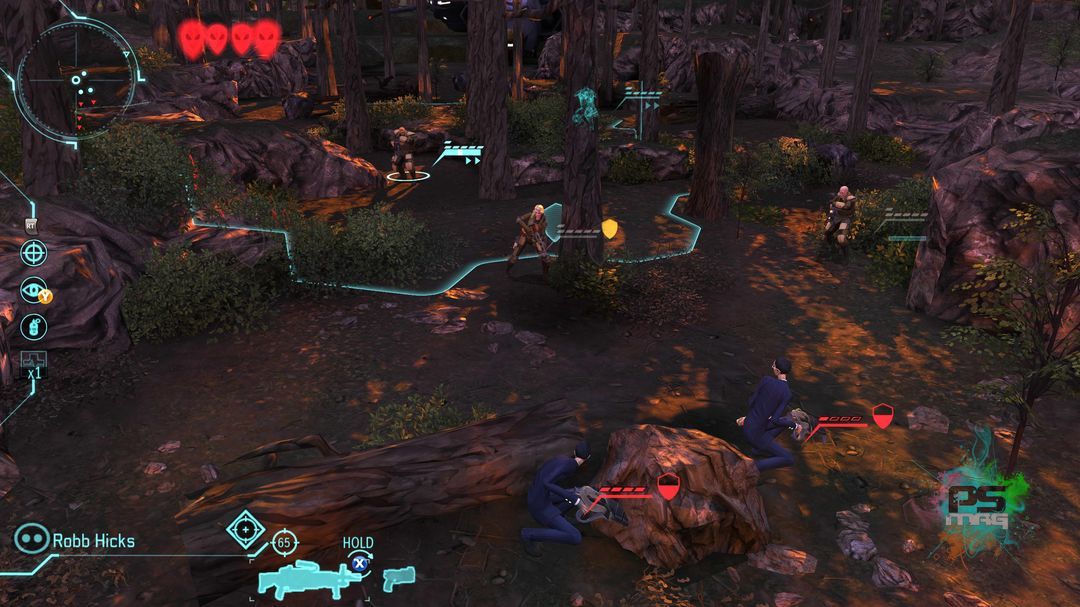Click the Robb Hicks soldier name
The height and width of the screenshot is (607, 1080).
pos(93,541)
